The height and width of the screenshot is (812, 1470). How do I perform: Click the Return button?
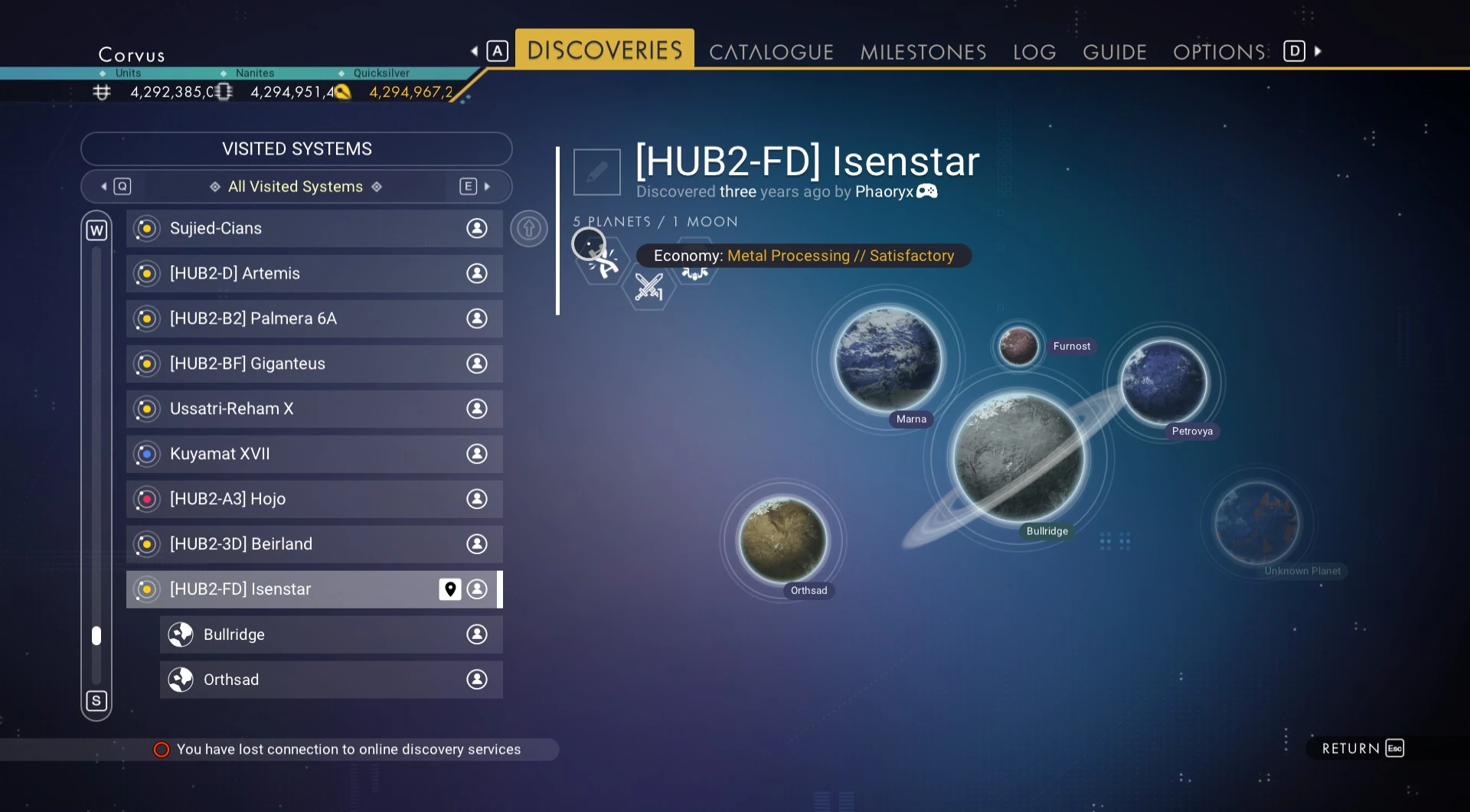(x=1361, y=748)
